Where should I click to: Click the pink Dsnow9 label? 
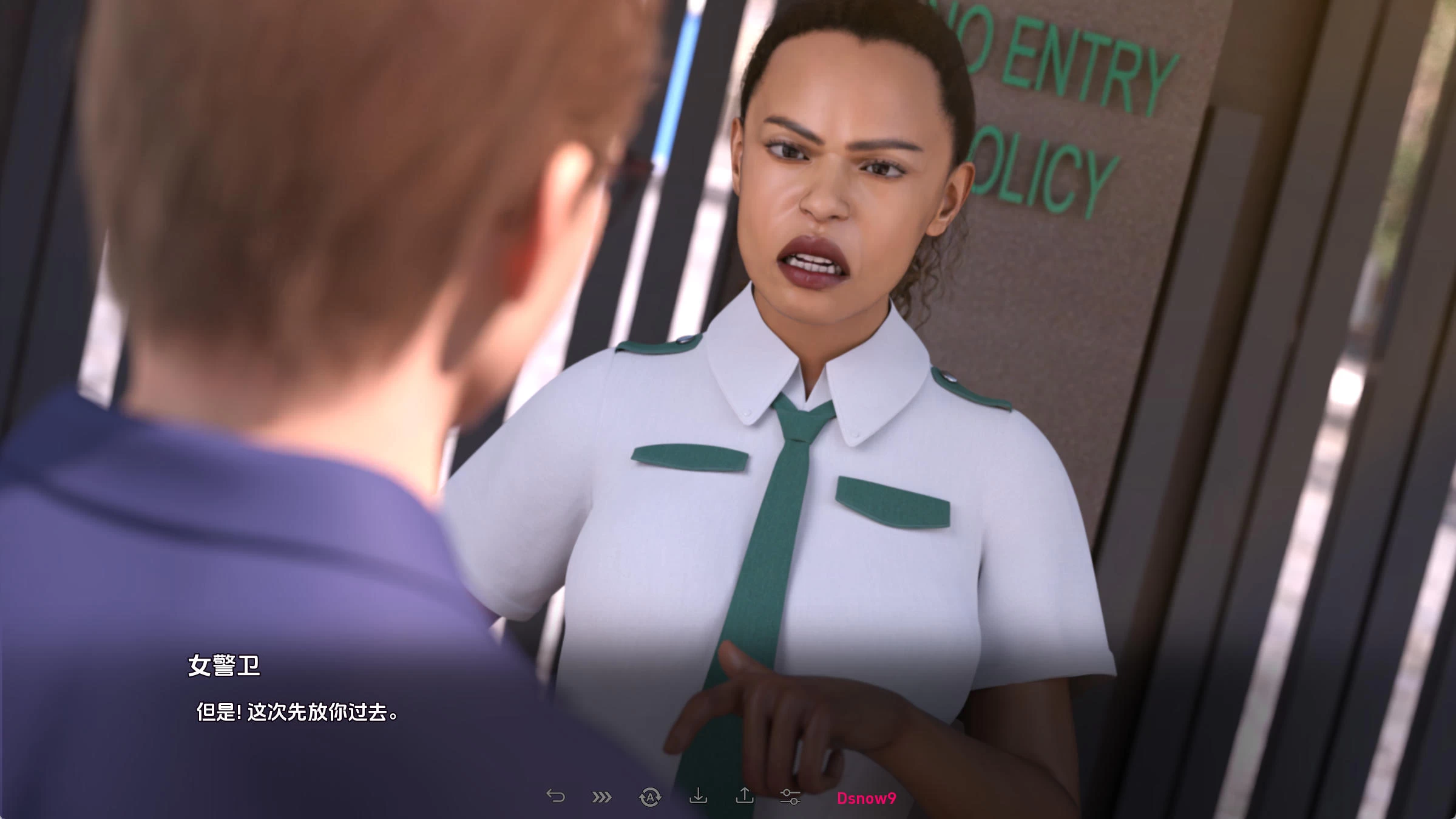(866, 798)
